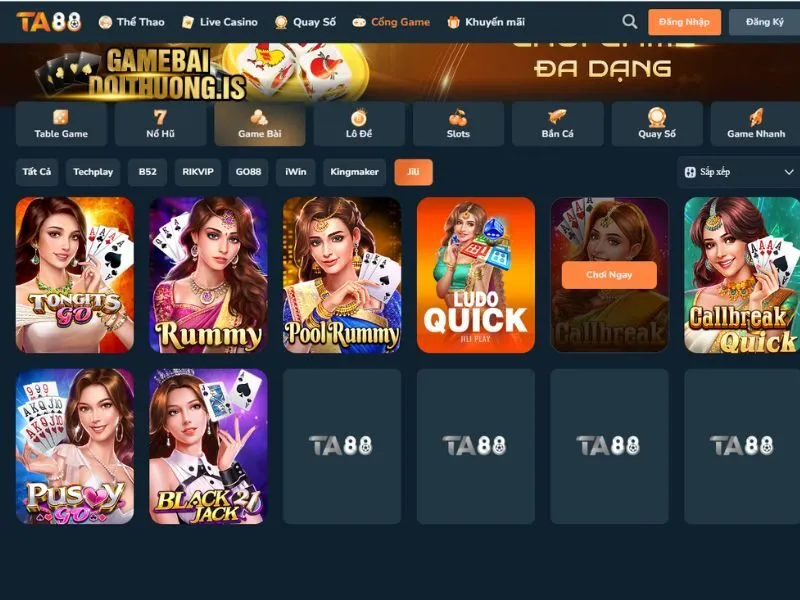Click the TA88 logo in header
800x600 pixels.
(x=48, y=21)
